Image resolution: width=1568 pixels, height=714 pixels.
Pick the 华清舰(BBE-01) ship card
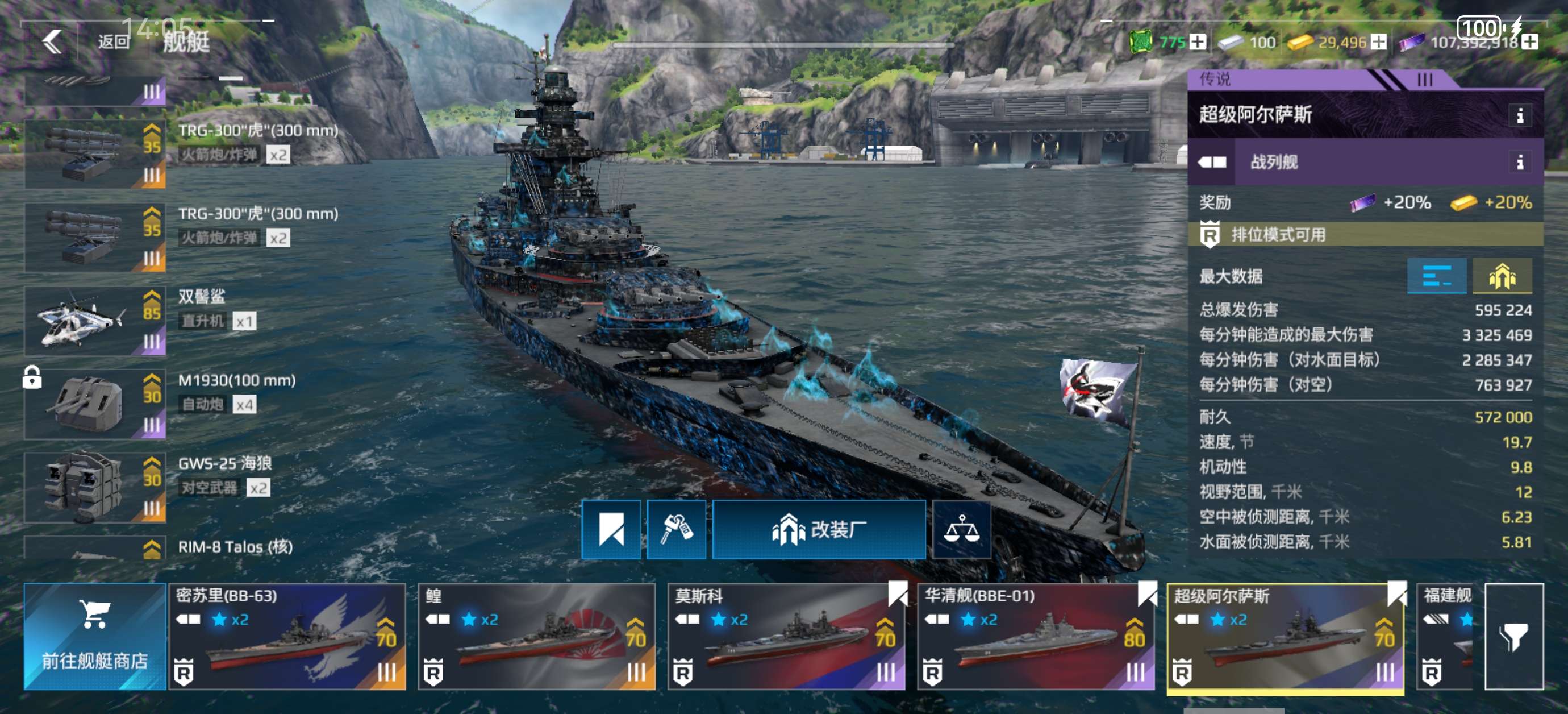pos(1035,637)
